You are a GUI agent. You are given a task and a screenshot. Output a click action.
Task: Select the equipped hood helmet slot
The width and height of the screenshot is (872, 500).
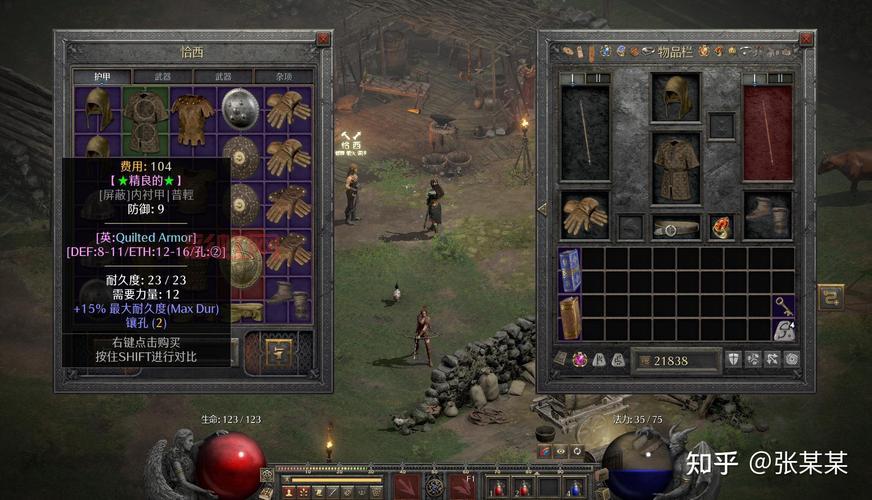(676, 96)
